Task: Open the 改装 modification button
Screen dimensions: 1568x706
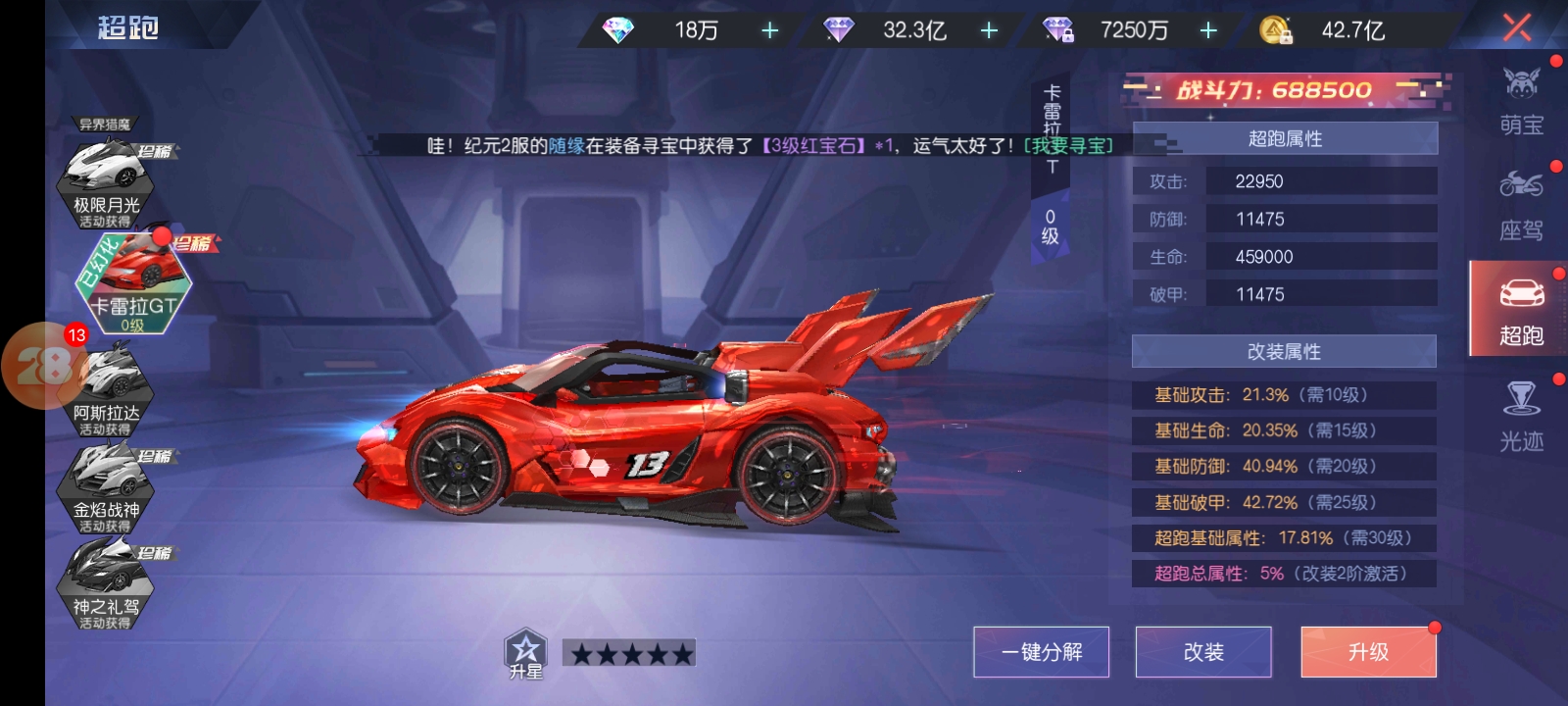Action: pos(1203,652)
